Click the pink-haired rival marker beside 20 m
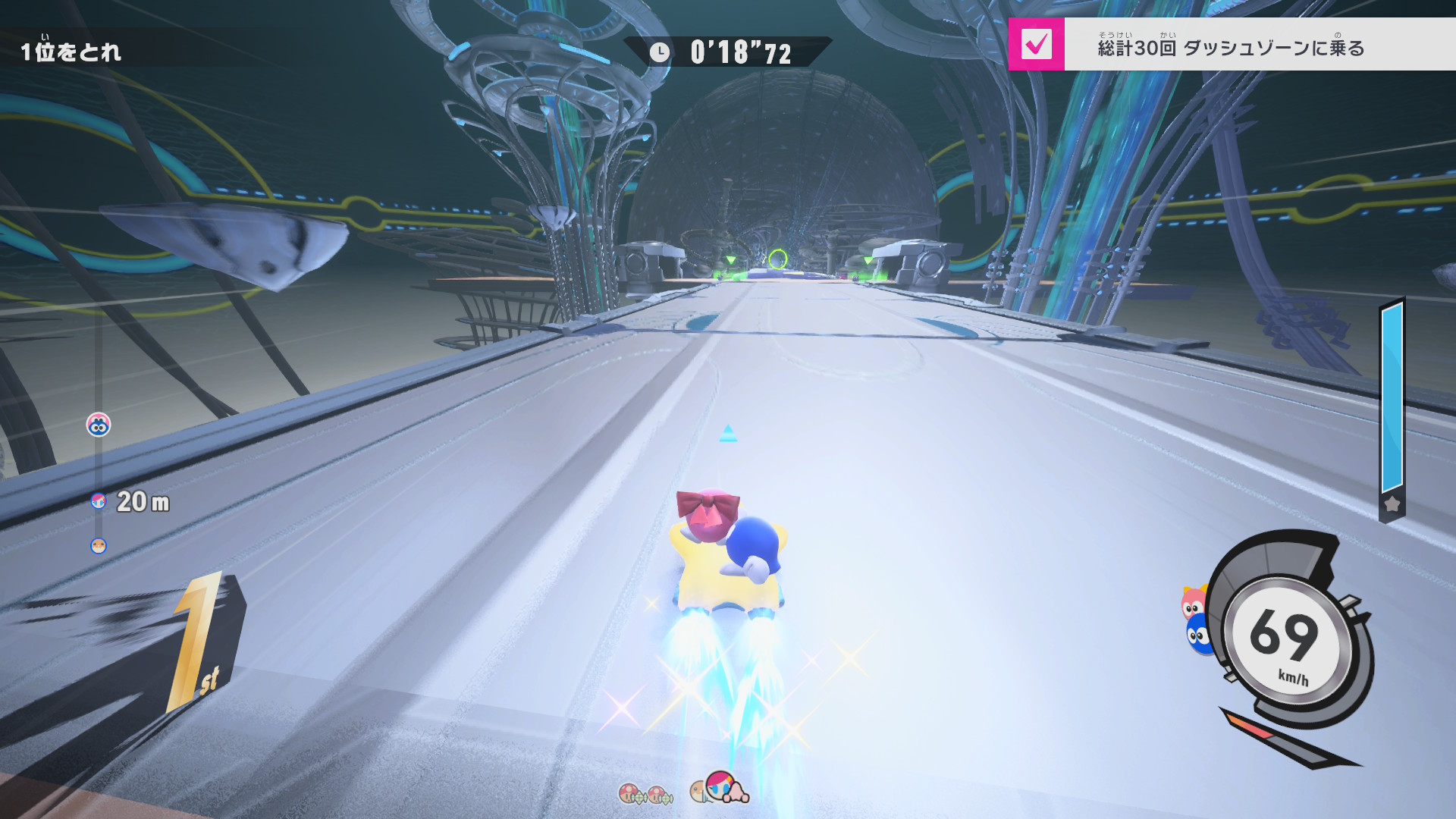This screenshot has height=819, width=1456. click(98, 500)
